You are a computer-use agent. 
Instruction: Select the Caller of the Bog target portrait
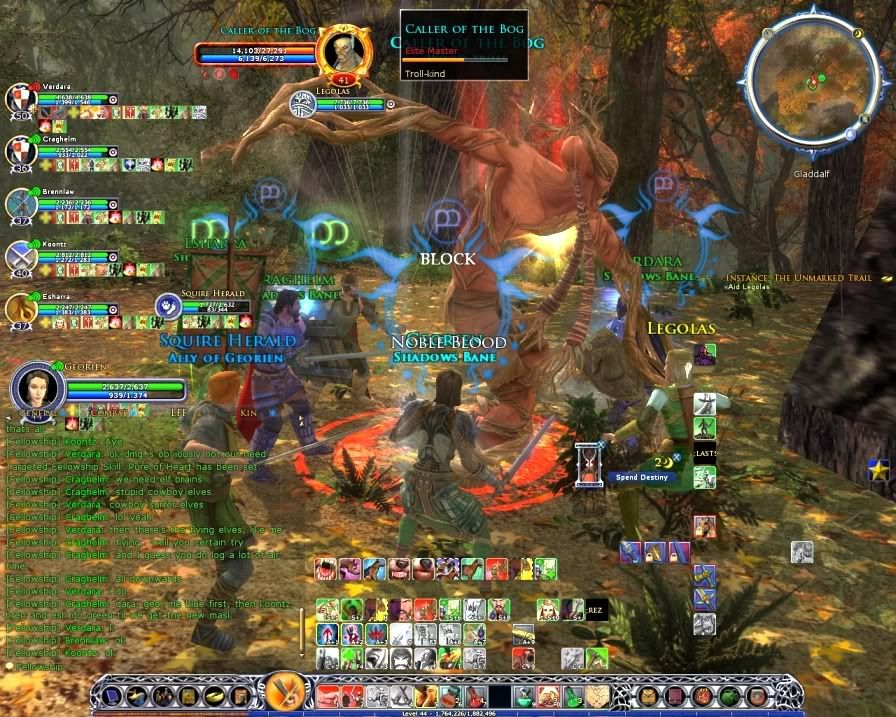(x=337, y=50)
